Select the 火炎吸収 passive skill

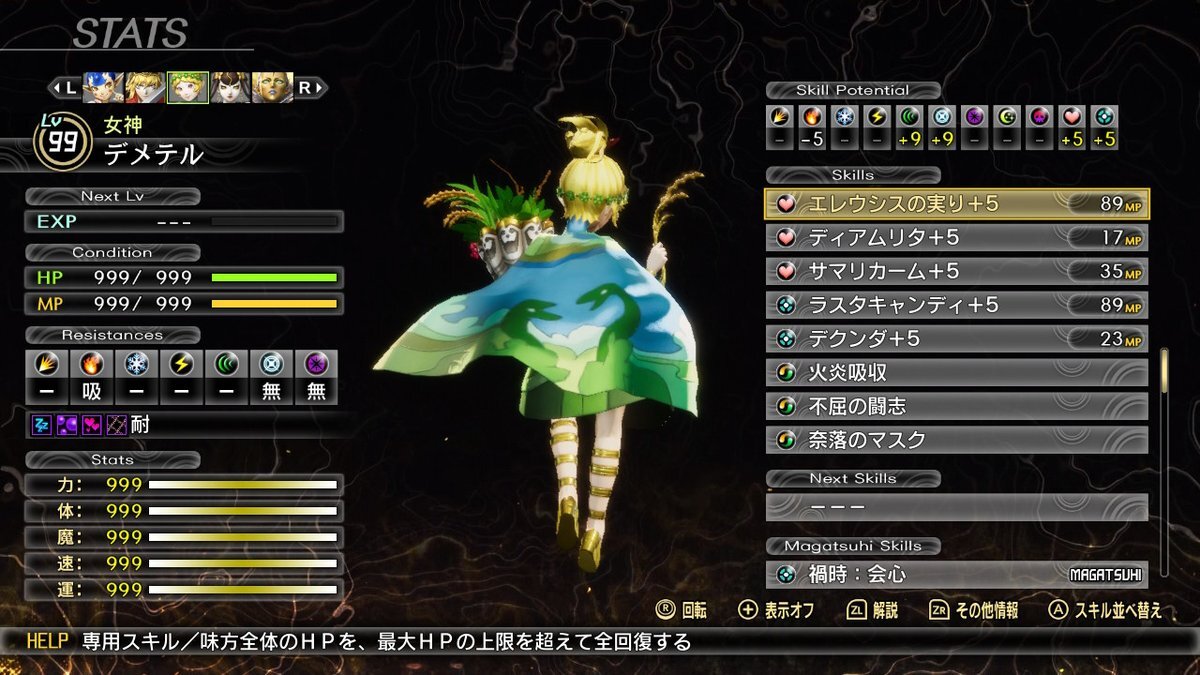pyautogui.click(x=957, y=373)
